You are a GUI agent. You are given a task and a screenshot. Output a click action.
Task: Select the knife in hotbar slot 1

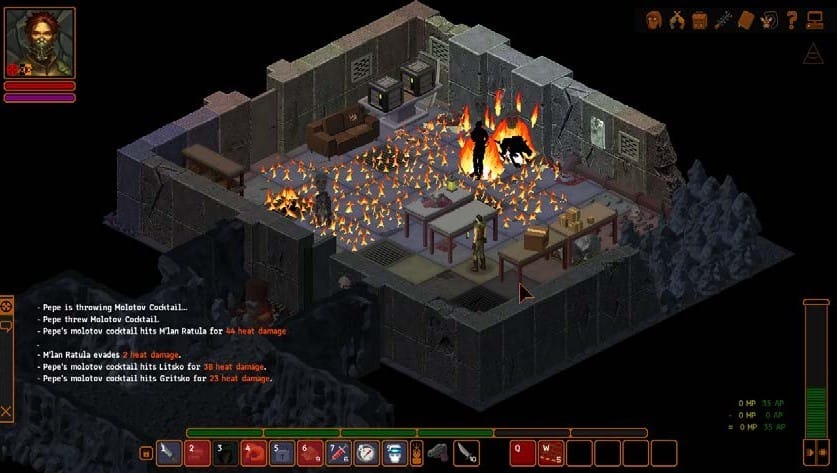click(169, 453)
